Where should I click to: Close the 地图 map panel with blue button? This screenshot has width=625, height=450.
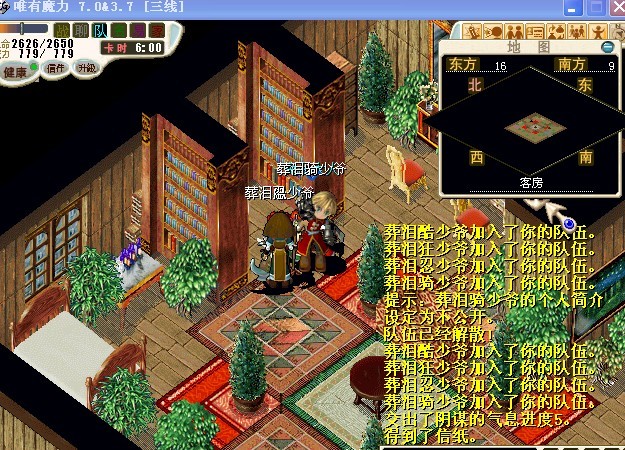pos(606,47)
